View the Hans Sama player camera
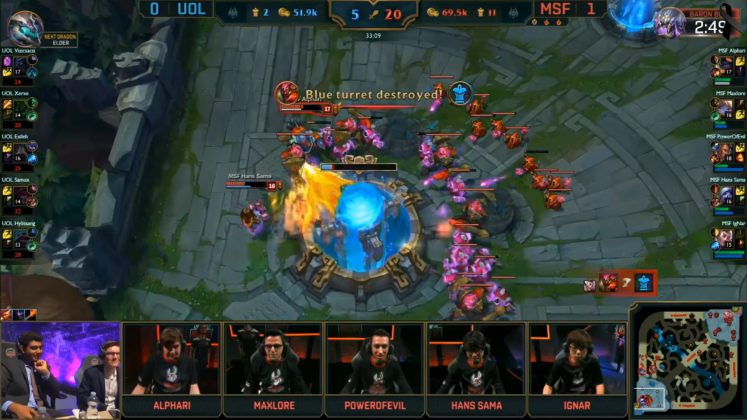Screen dimensions: 747x420 point(475,365)
